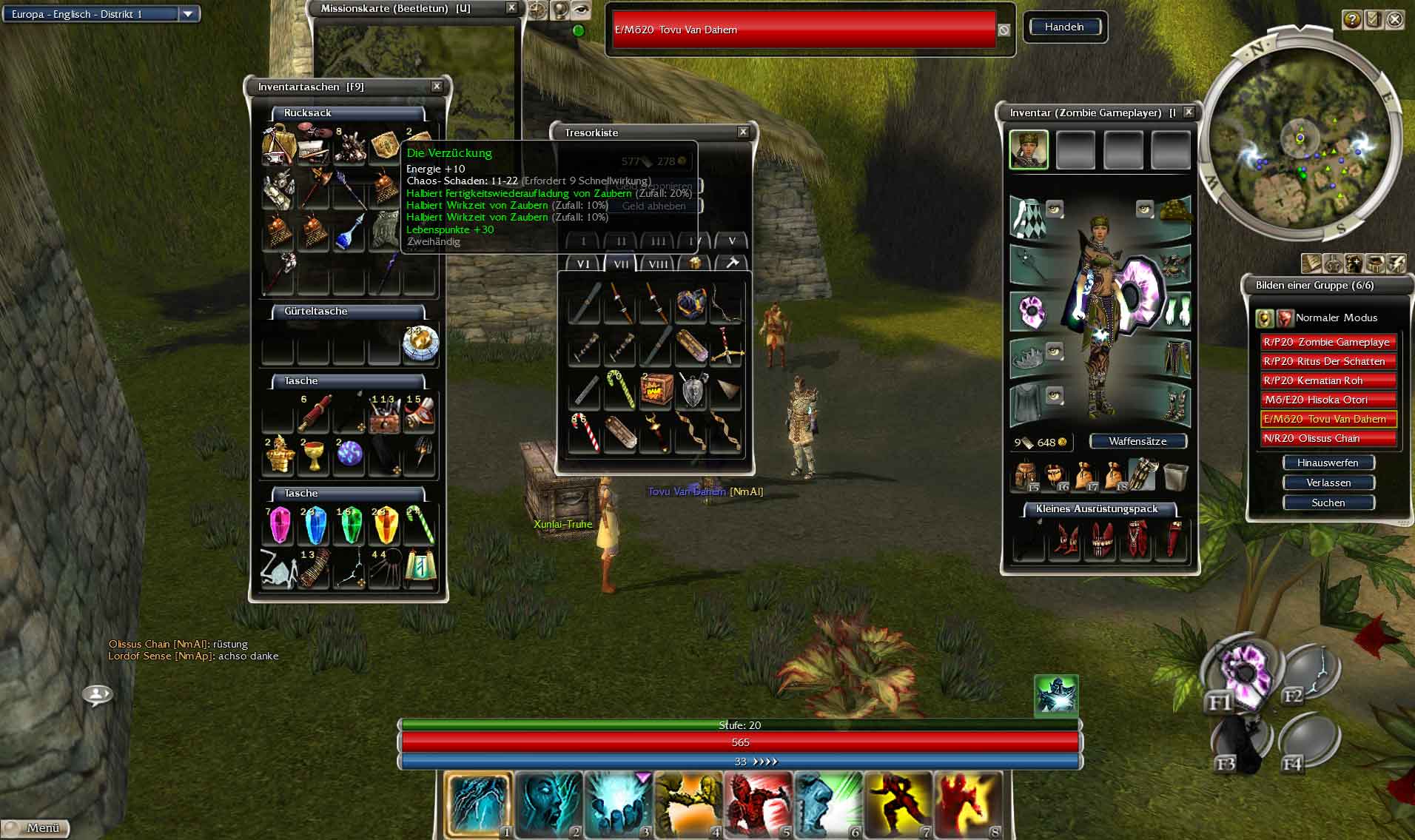Image resolution: width=1415 pixels, height=840 pixels.
Task: Close the Inventartaschen window
Action: point(437,87)
